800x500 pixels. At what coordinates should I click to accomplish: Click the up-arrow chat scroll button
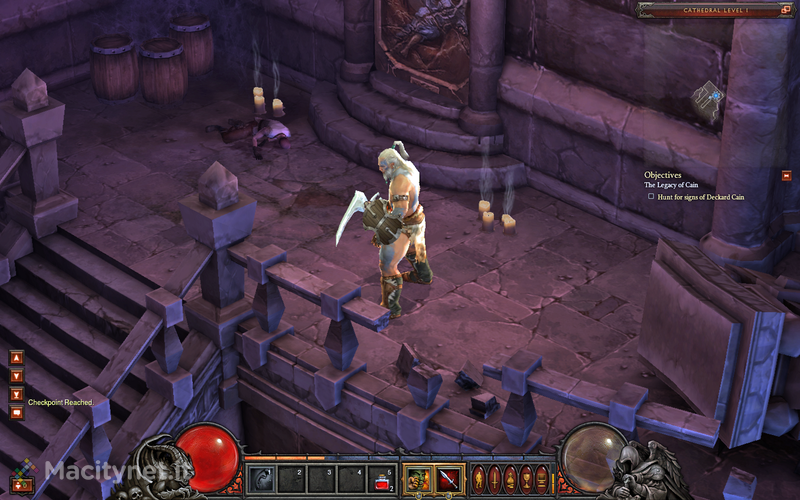[x=16, y=357]
